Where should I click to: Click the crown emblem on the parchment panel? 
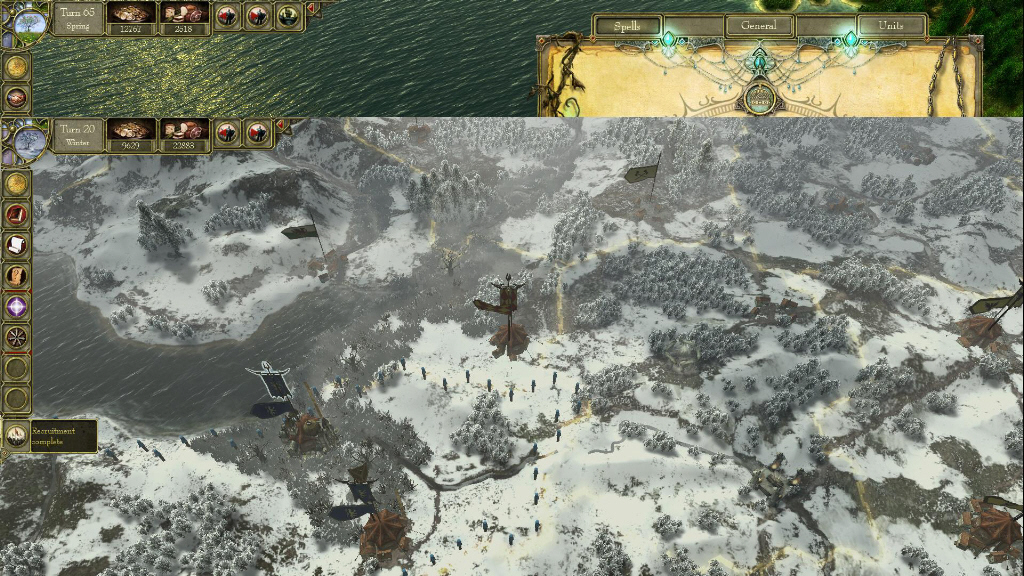(760, 99)
